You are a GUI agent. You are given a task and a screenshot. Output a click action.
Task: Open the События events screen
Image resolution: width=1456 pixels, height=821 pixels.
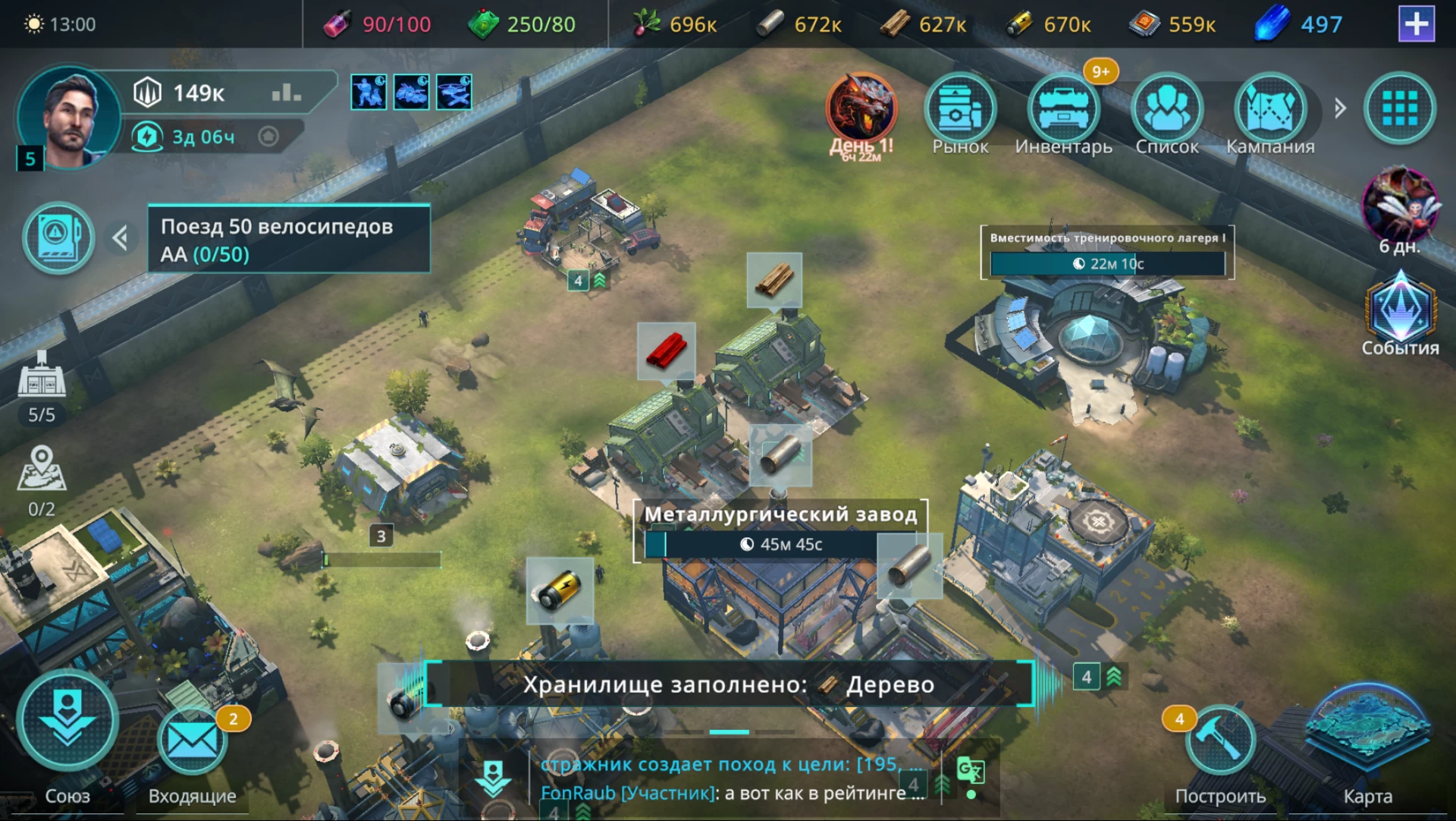1400,315
